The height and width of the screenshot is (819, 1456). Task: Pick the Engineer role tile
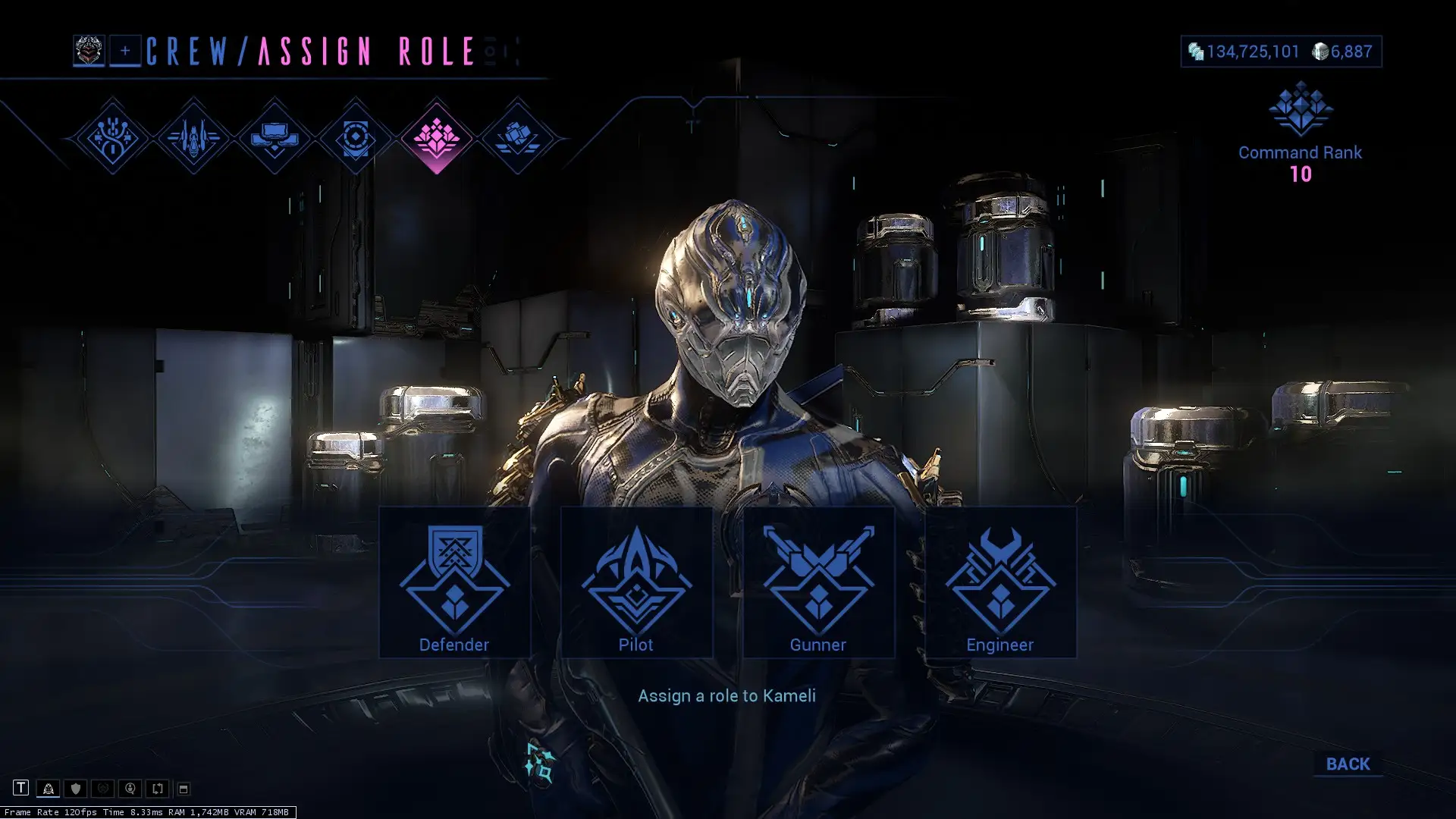coord(1000,582)
